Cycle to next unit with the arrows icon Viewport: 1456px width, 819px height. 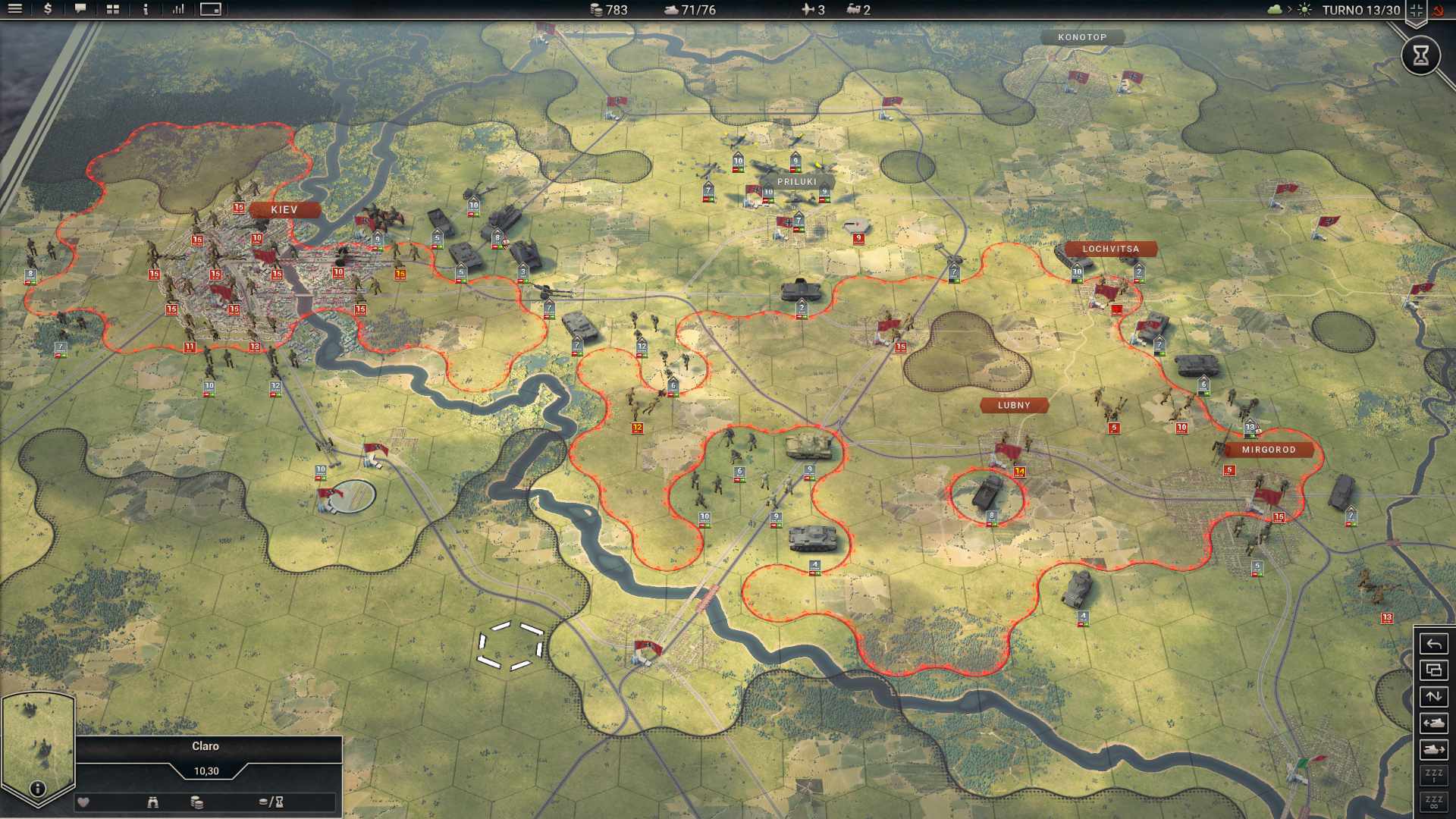click(1434, 695)
